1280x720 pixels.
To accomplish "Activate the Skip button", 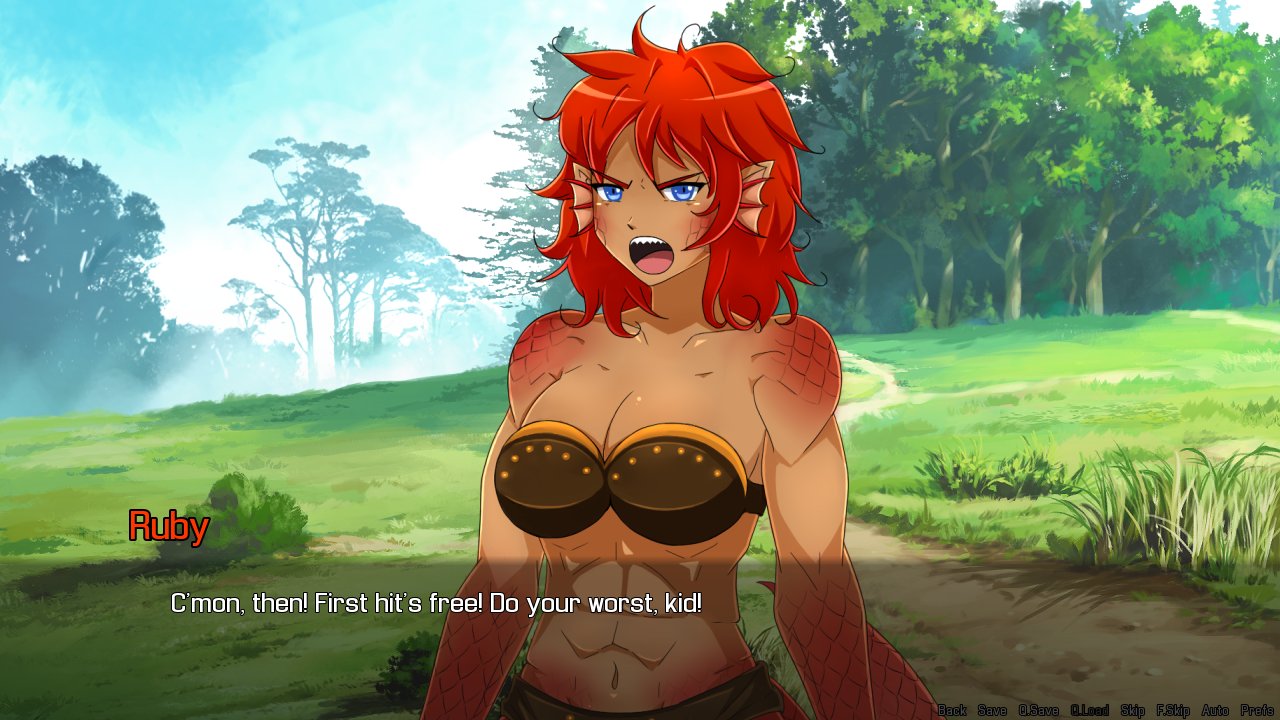I will 1133,710.
